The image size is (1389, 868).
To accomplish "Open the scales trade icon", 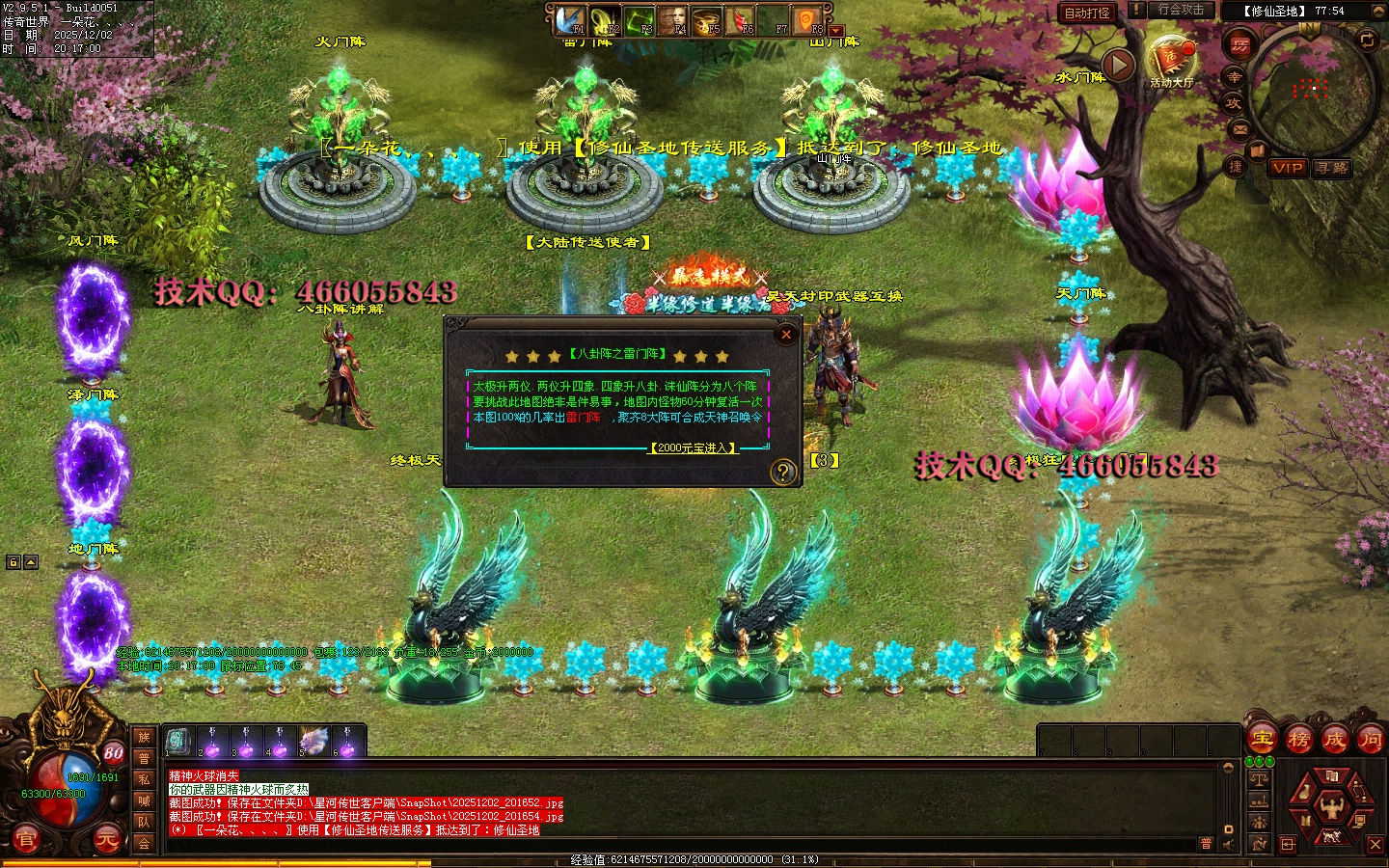I will pos(1259,777).
